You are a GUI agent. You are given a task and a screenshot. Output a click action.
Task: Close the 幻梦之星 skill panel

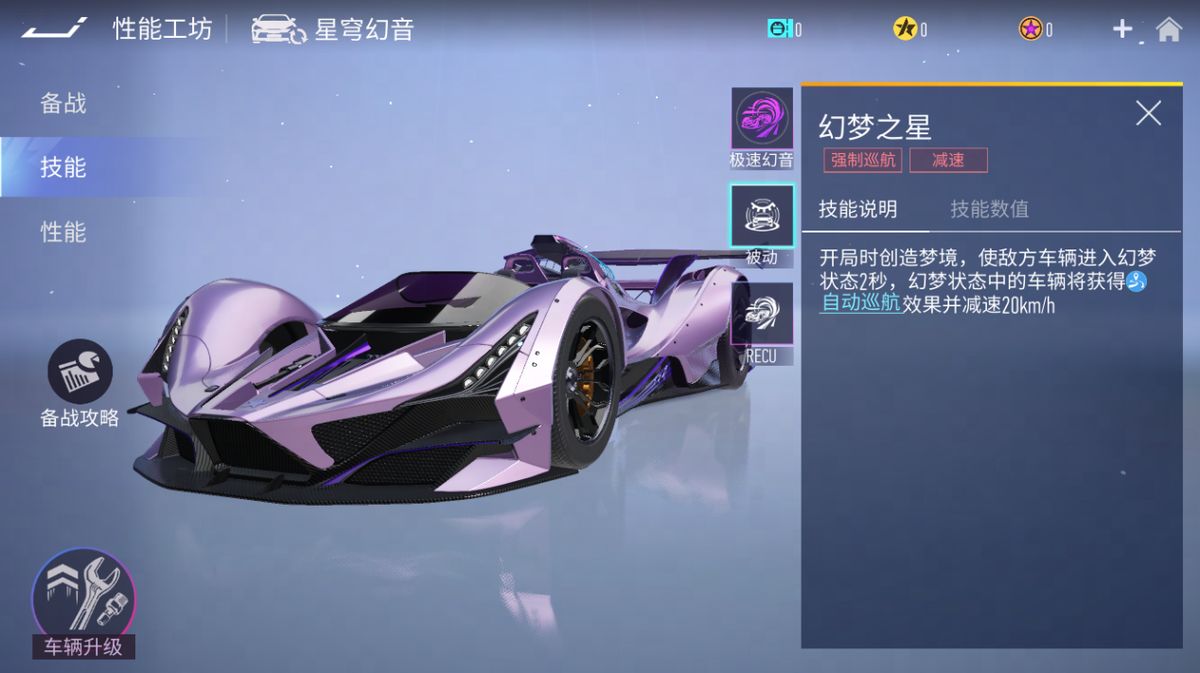pos(1148,113)
